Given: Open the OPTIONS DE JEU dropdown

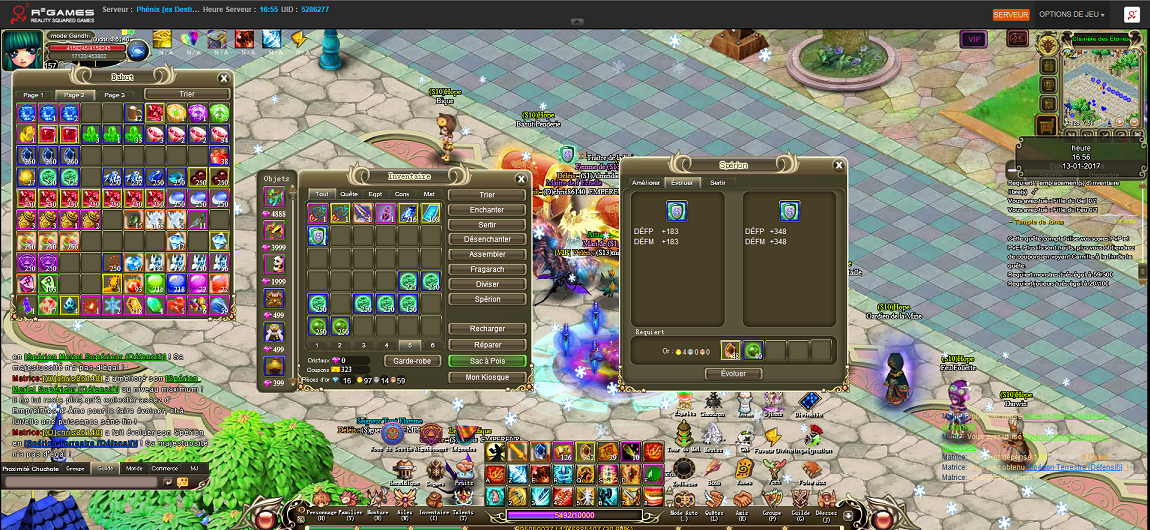Looking at the screenshot, I should point(1071,15).
